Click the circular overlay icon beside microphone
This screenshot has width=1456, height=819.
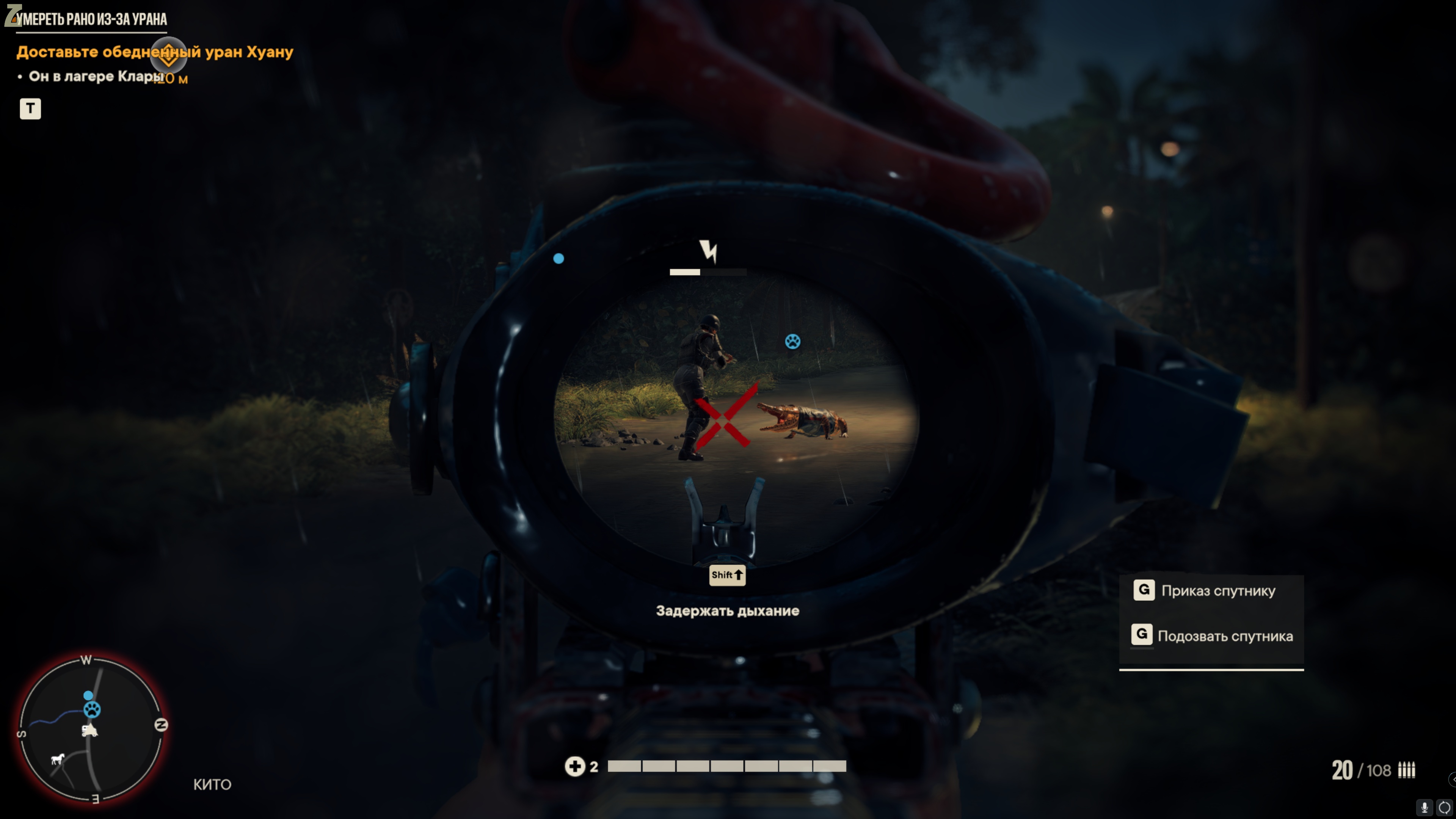[1444, 807]
